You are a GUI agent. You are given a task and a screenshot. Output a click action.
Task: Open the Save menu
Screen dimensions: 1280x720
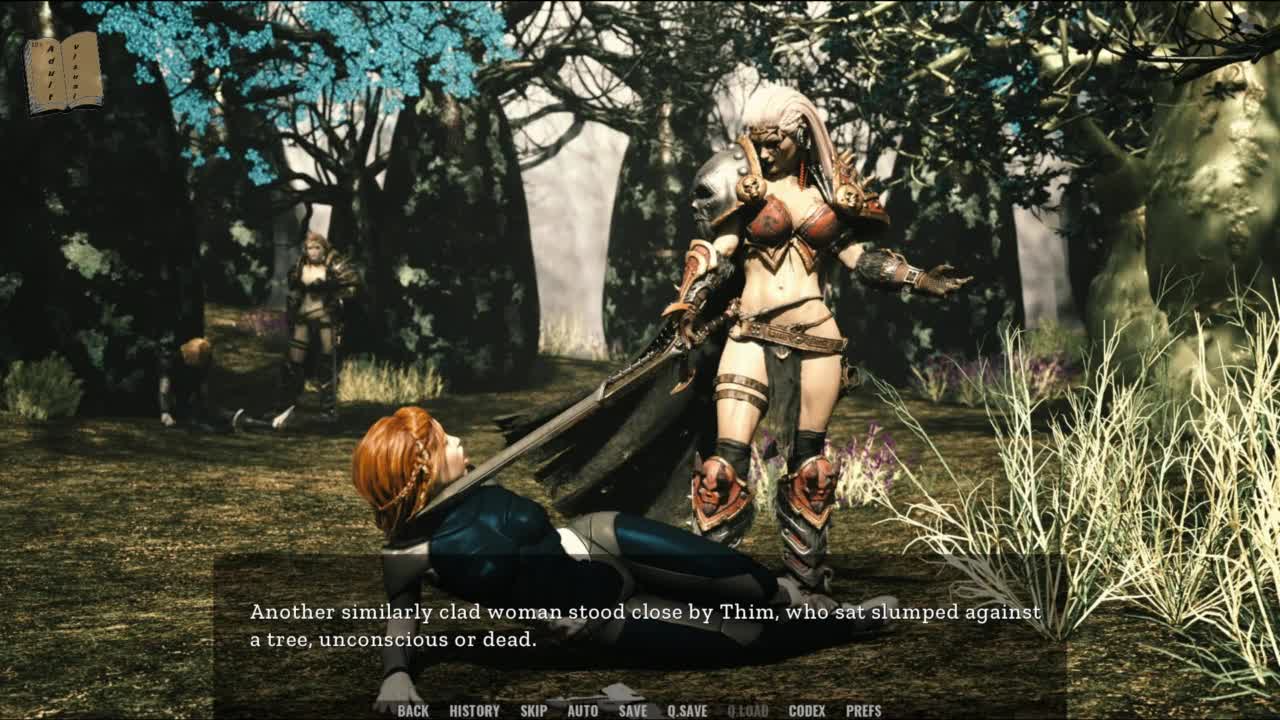coord(632,711)
